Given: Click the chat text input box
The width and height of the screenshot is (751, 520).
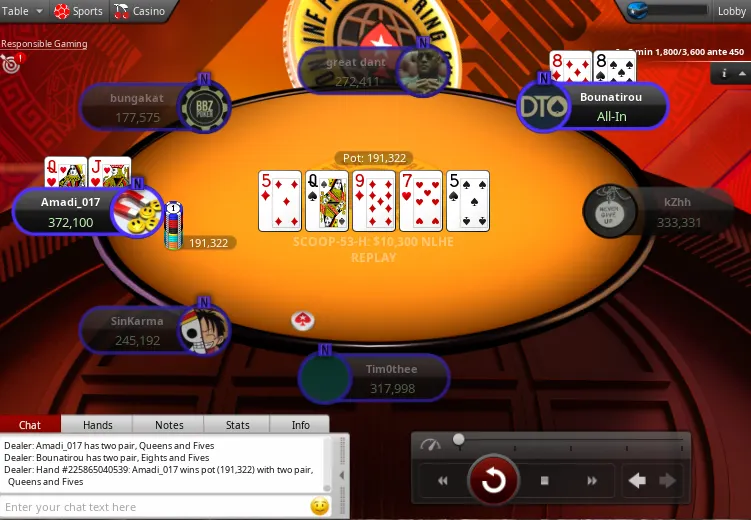Looking at the screenshot, I should coord(155,507).
